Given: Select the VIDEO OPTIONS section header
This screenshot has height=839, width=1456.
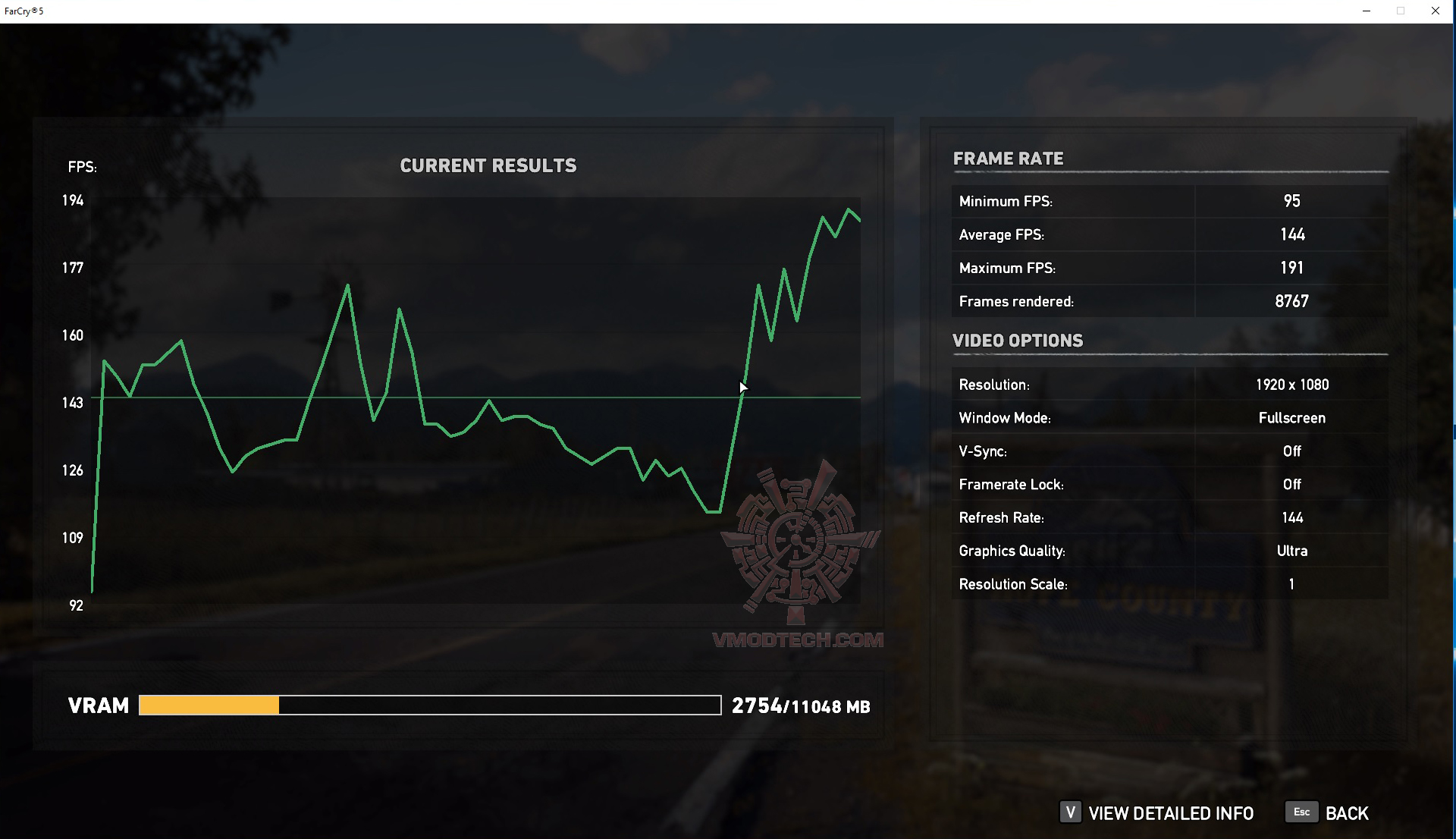Looking at the screenshot, I should (x=1018, y=341).
